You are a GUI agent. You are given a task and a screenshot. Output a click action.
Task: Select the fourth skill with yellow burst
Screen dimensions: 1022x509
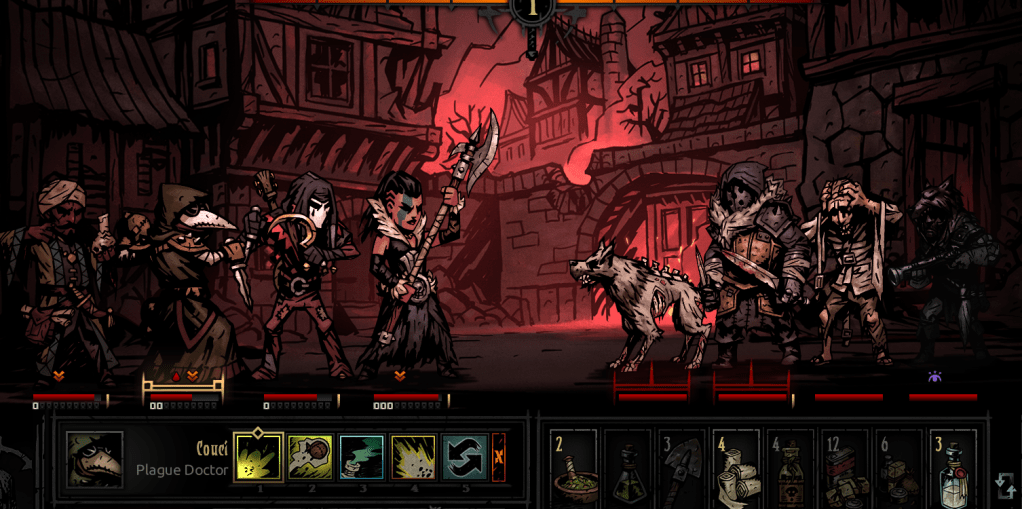coord(413,457)
